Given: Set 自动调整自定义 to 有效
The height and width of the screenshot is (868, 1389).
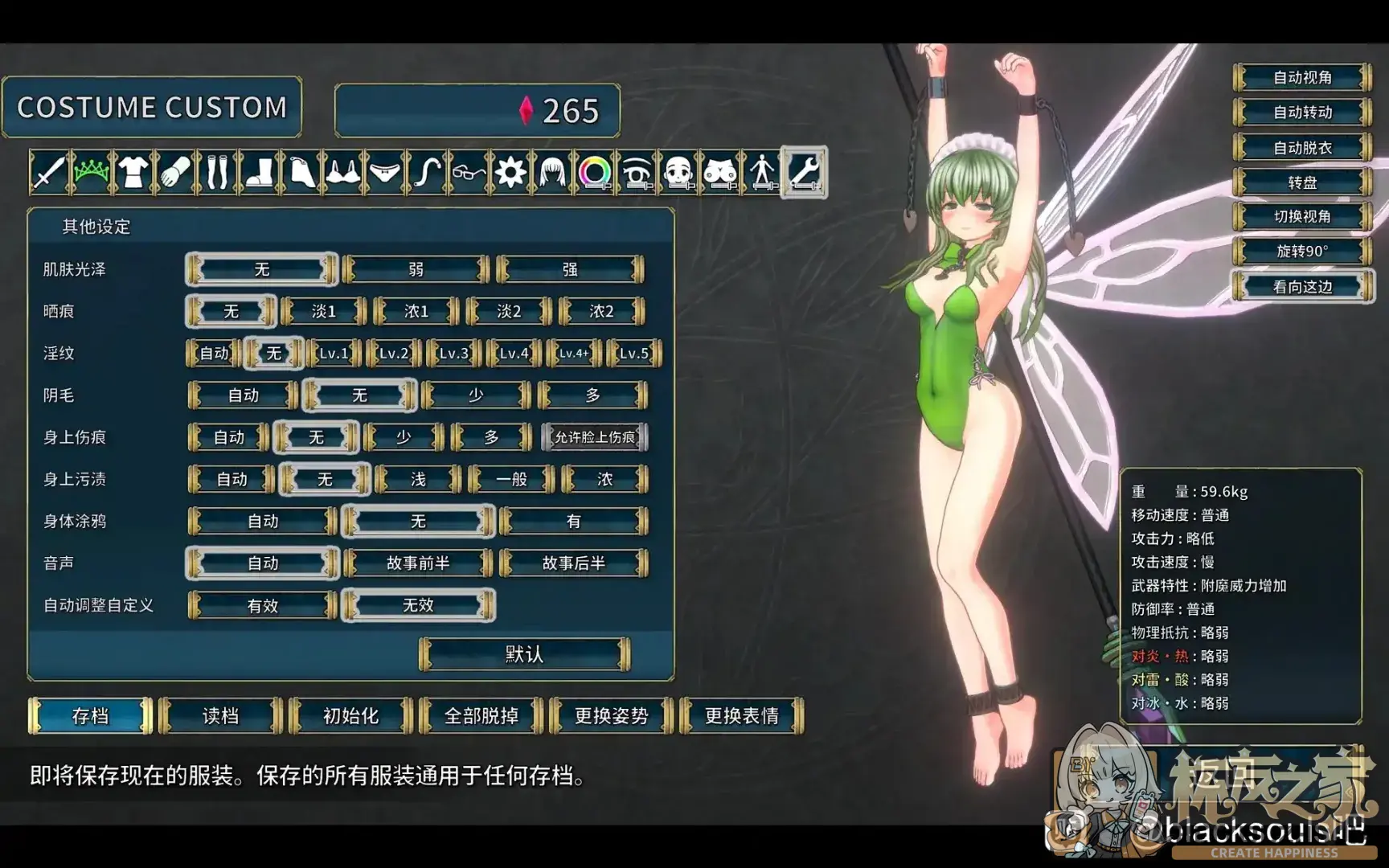Looking at the screenshot, I should (x=262, y=605).
